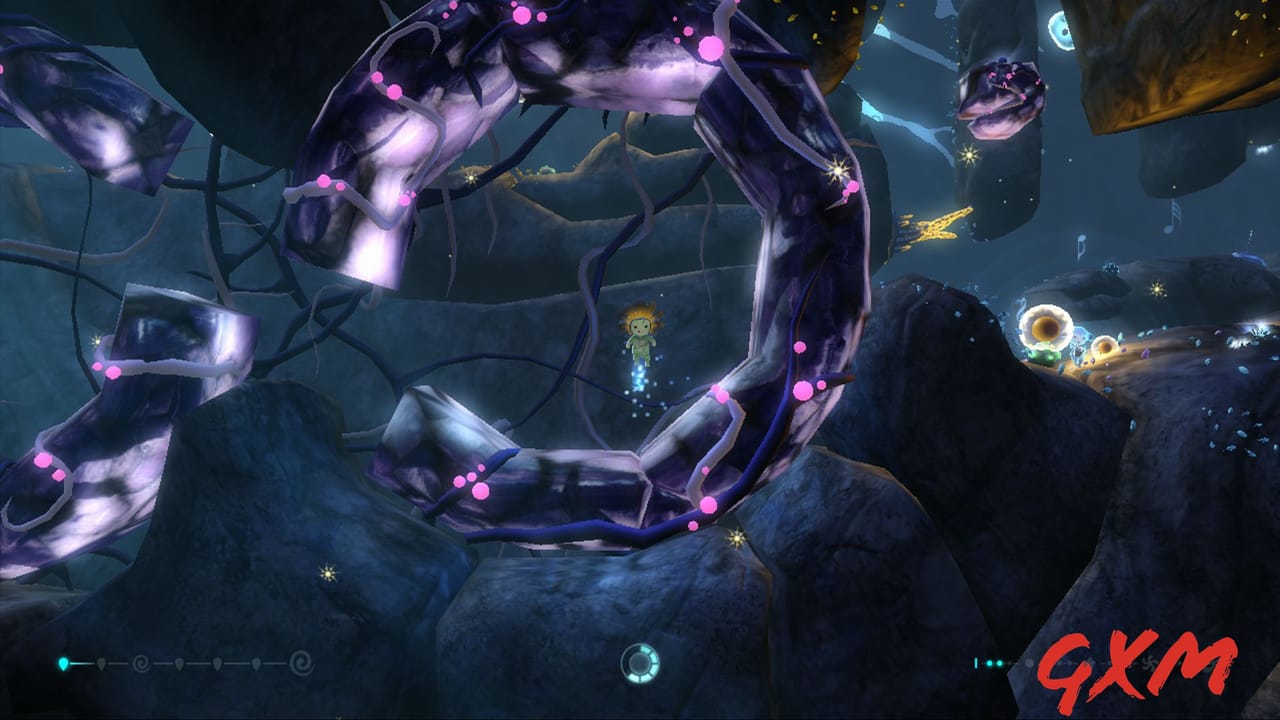1280x720 pixels.
Task: Toggle the second teardrop marker on the track
Action: click(102, 662)
